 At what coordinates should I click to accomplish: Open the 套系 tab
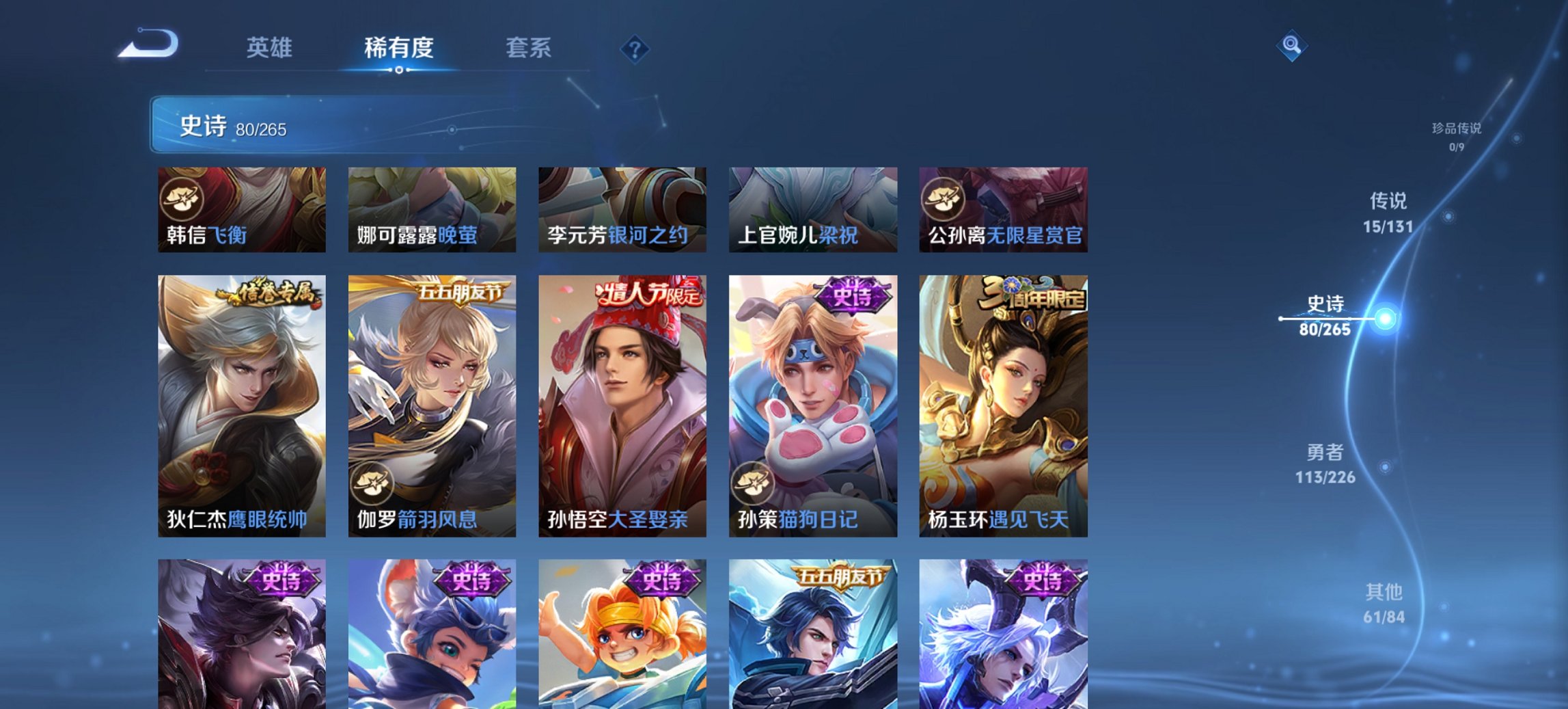click(x=529, y=48)
